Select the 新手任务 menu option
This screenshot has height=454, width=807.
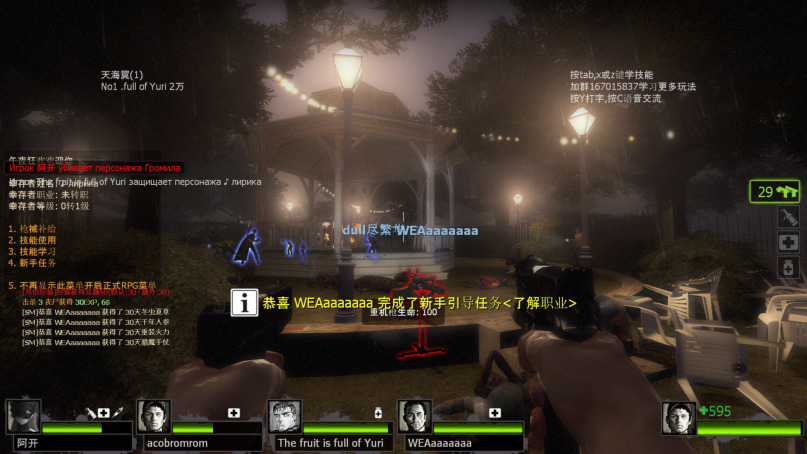tap(33, 263)
